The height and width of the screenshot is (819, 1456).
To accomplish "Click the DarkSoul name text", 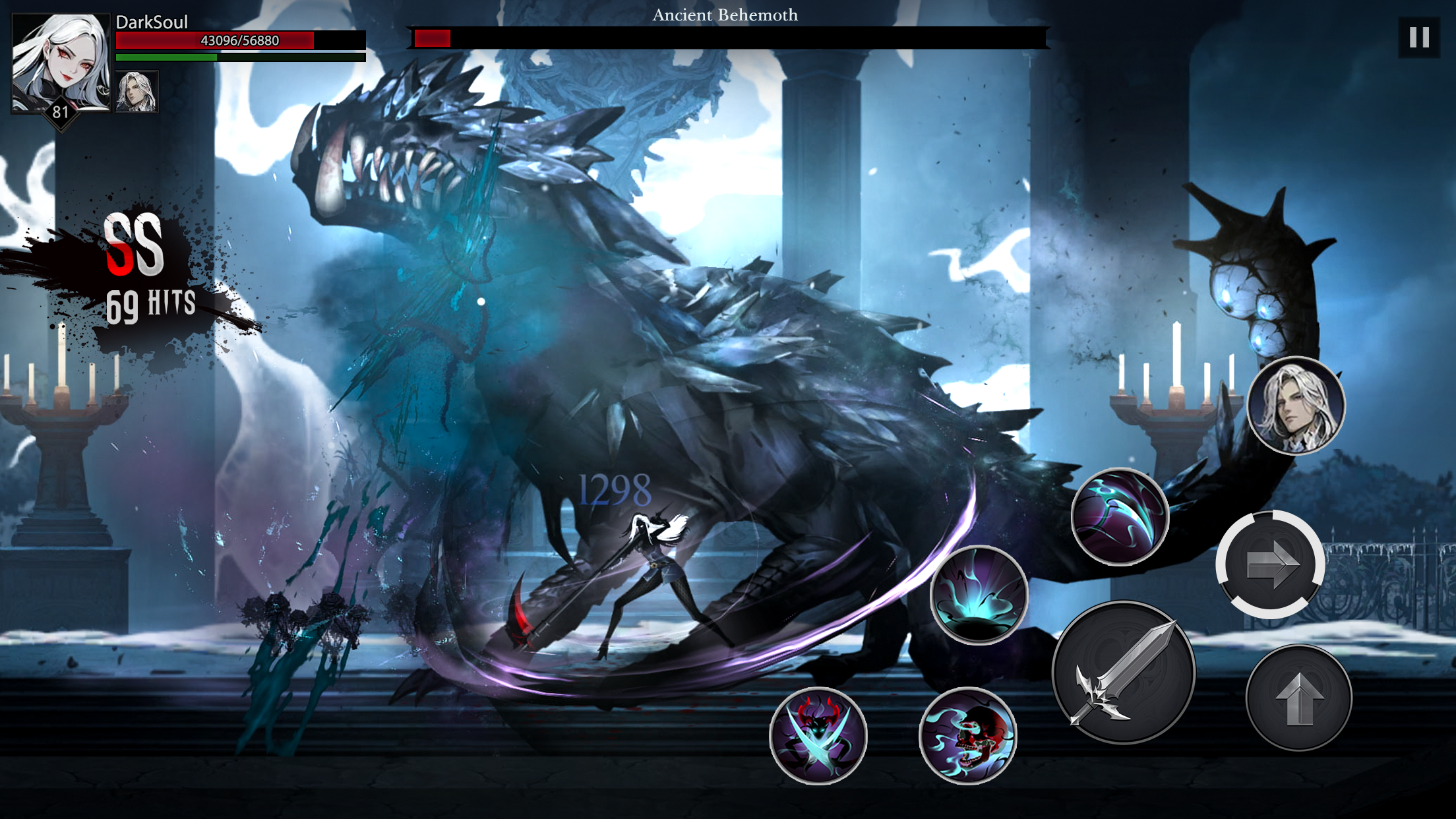I will [x=151, y=22].
